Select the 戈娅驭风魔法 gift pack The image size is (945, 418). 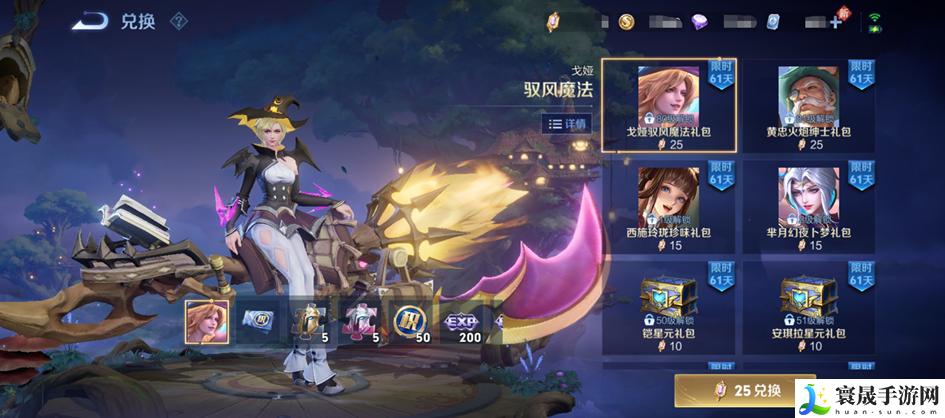coord(668,105)
